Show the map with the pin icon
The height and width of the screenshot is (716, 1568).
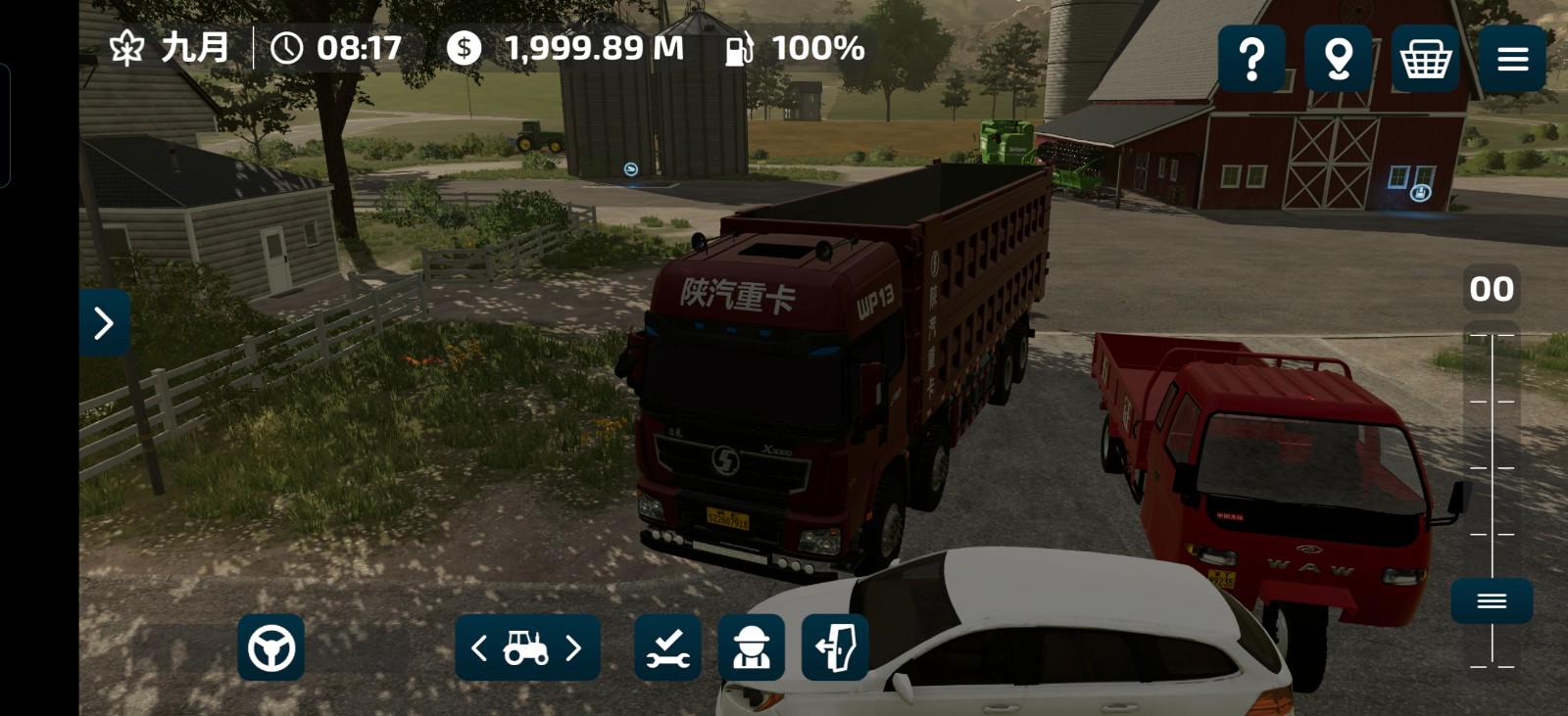[1338, 59]
